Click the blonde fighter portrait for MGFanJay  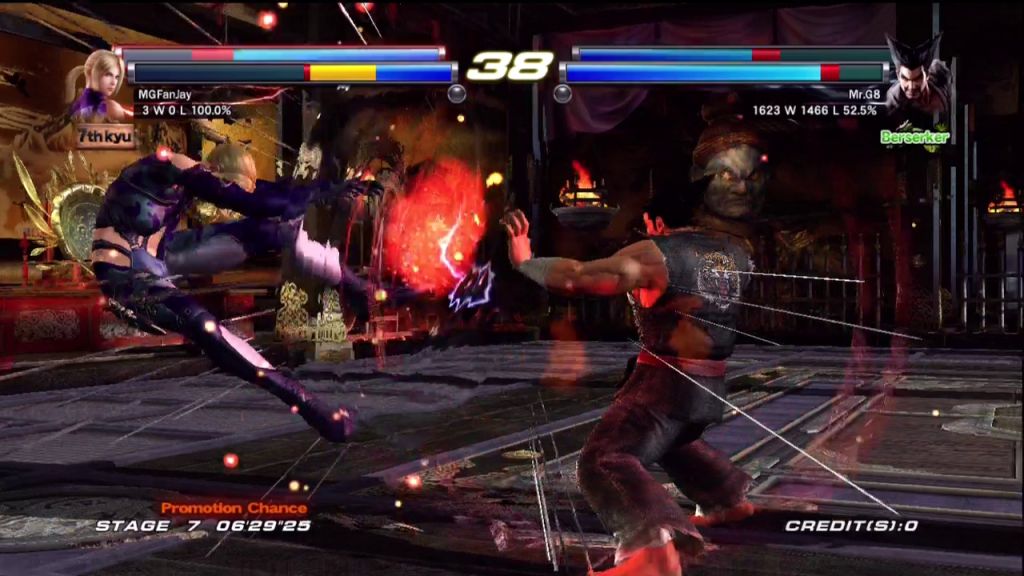98,83
